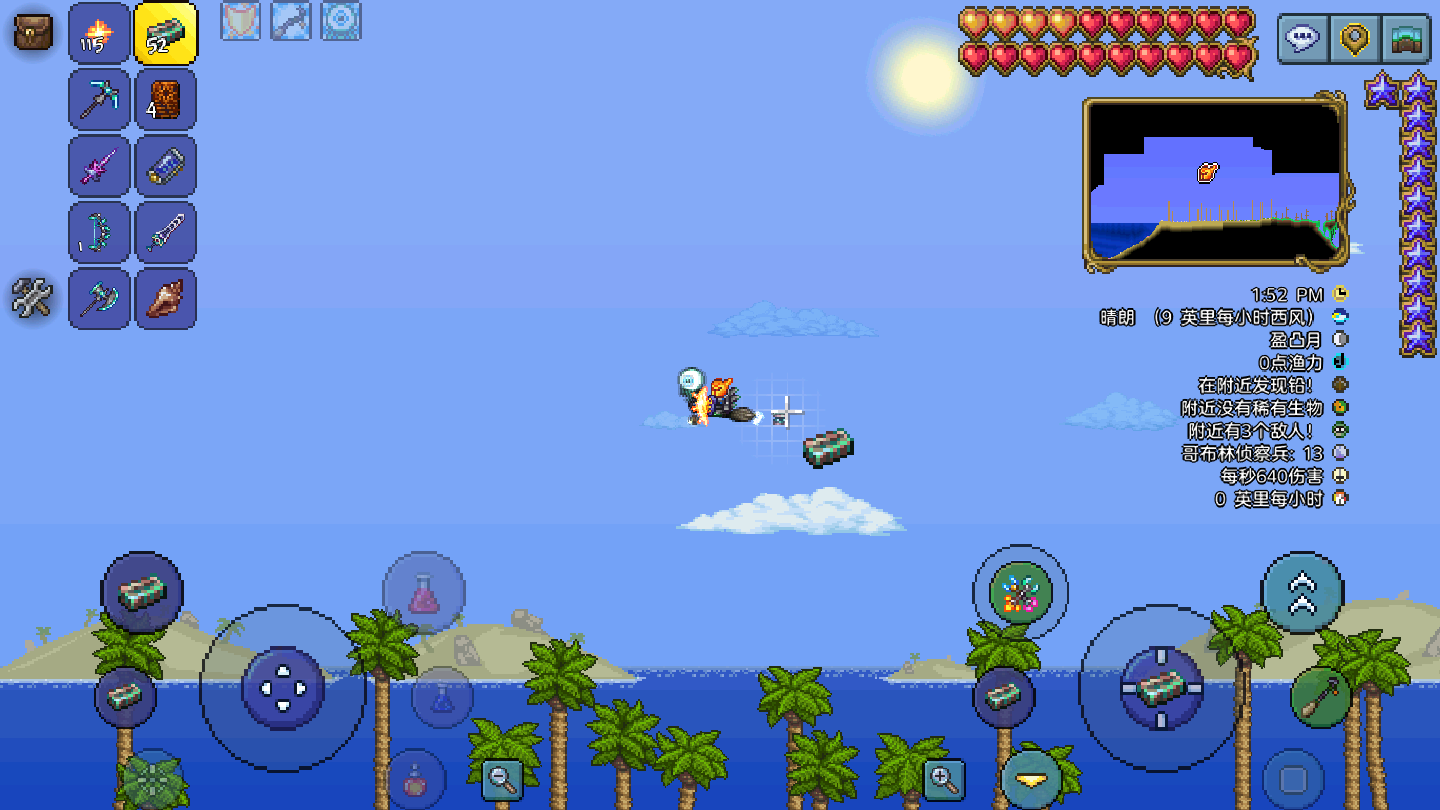Use the conch shell hotbar item
The width and height of the screenshot is (1440, 810).
click(x=166, y=299)
